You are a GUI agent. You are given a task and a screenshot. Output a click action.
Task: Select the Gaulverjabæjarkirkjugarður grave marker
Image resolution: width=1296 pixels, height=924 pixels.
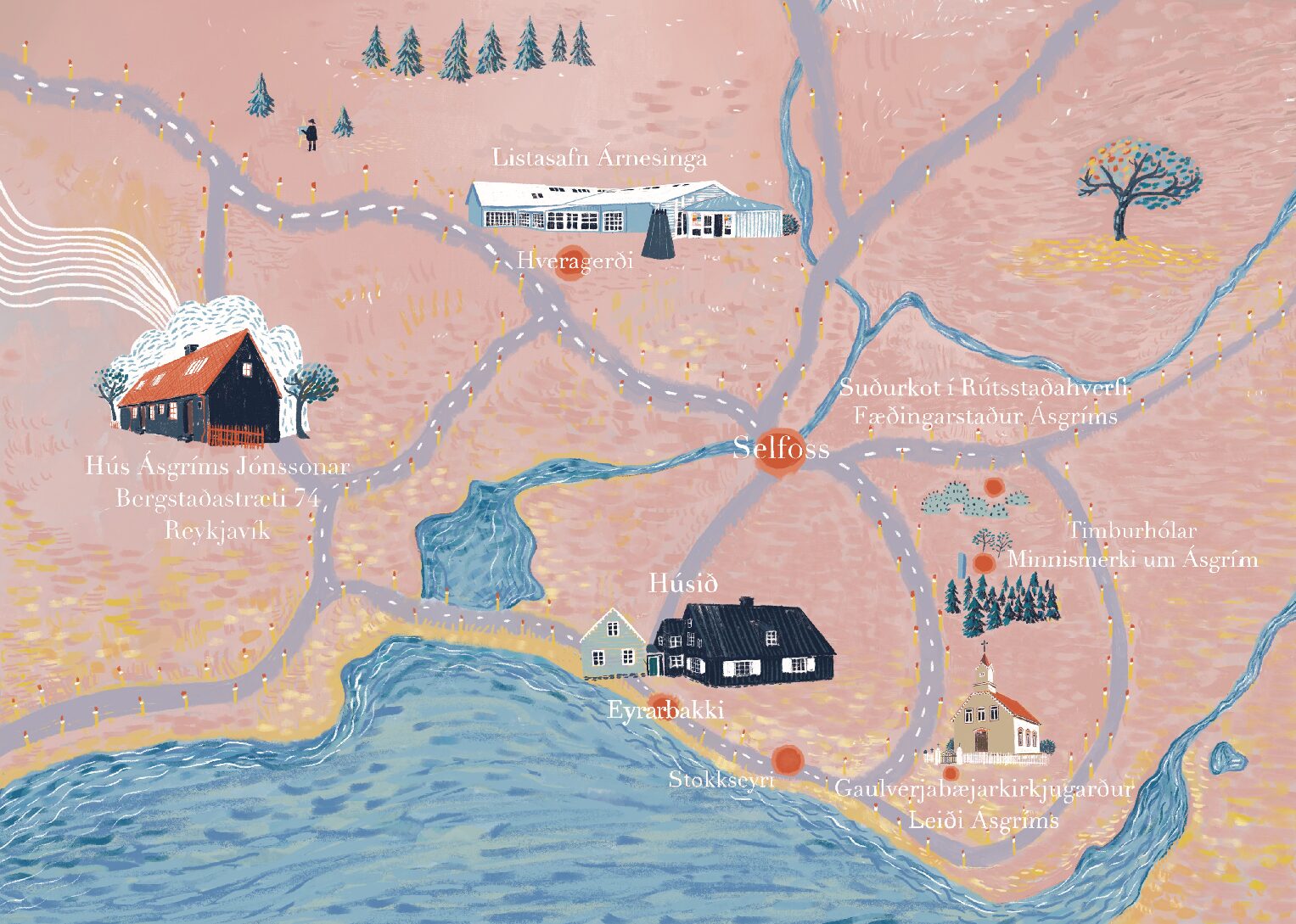(951, 773)
